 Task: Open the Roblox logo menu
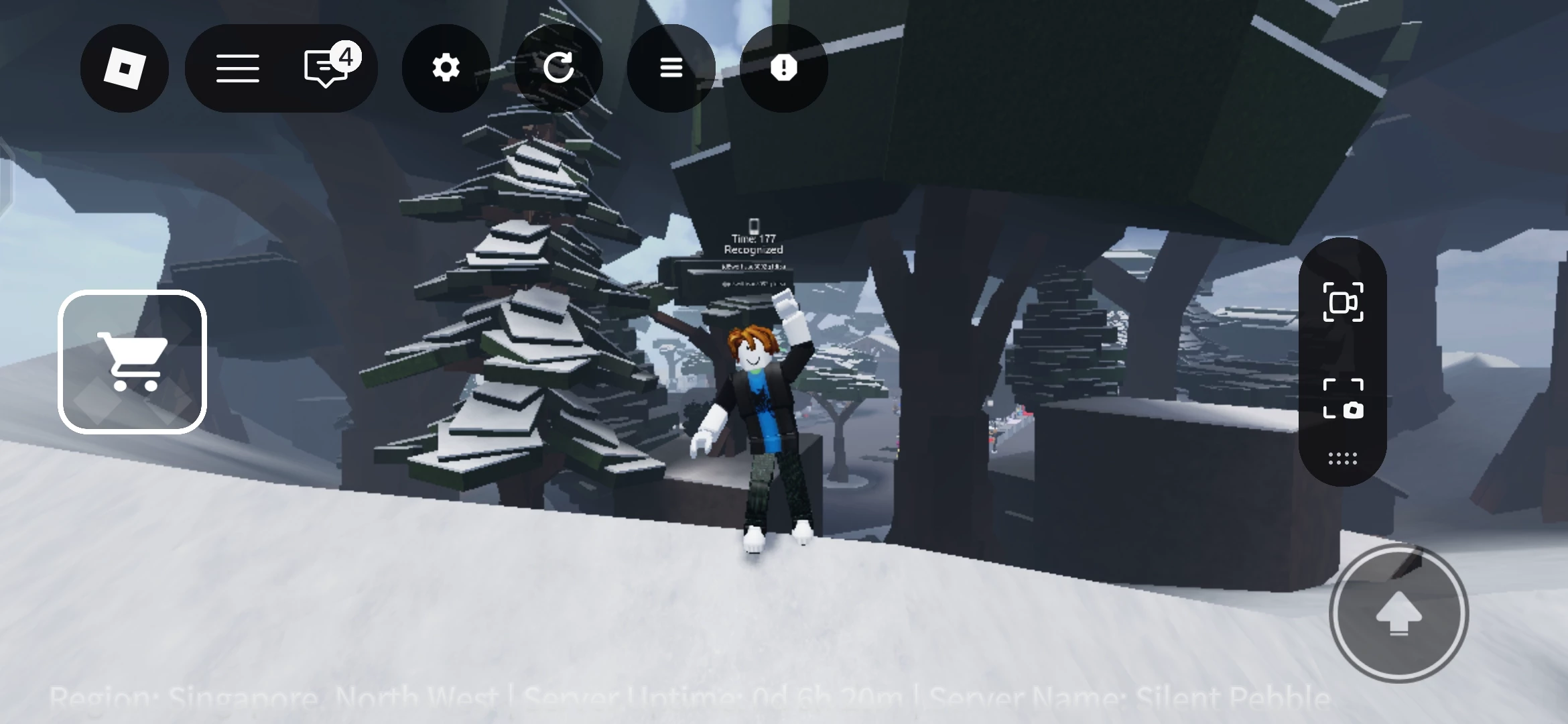[125, 68]
